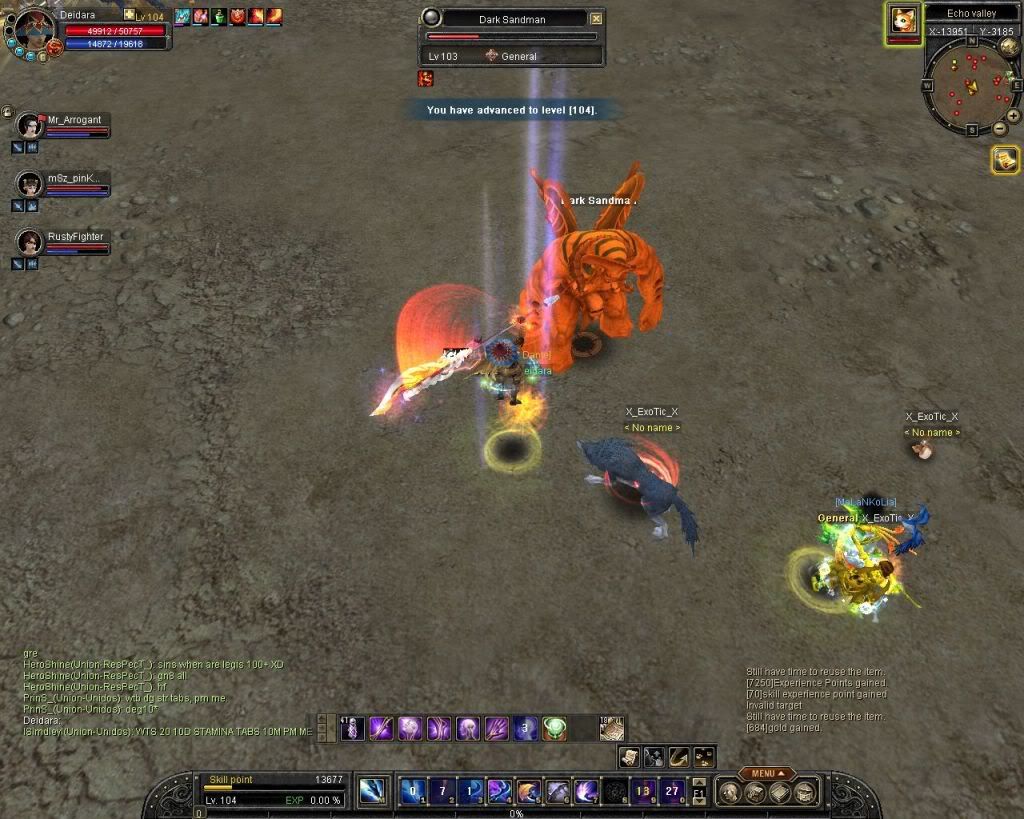
Task: Zoom out the minimap with minus button
Action: (x=999, y=128)
